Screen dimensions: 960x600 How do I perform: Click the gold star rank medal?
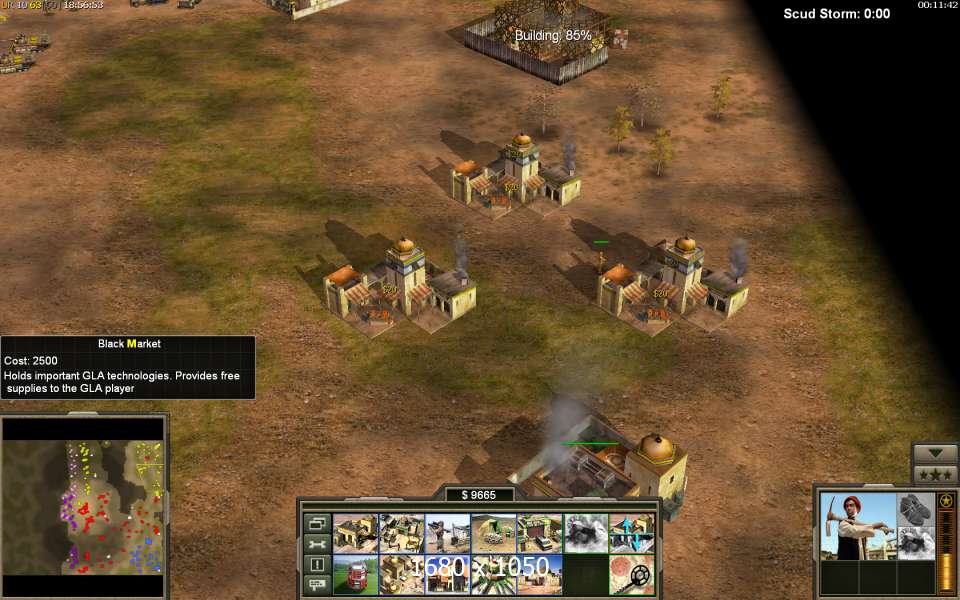946,500
